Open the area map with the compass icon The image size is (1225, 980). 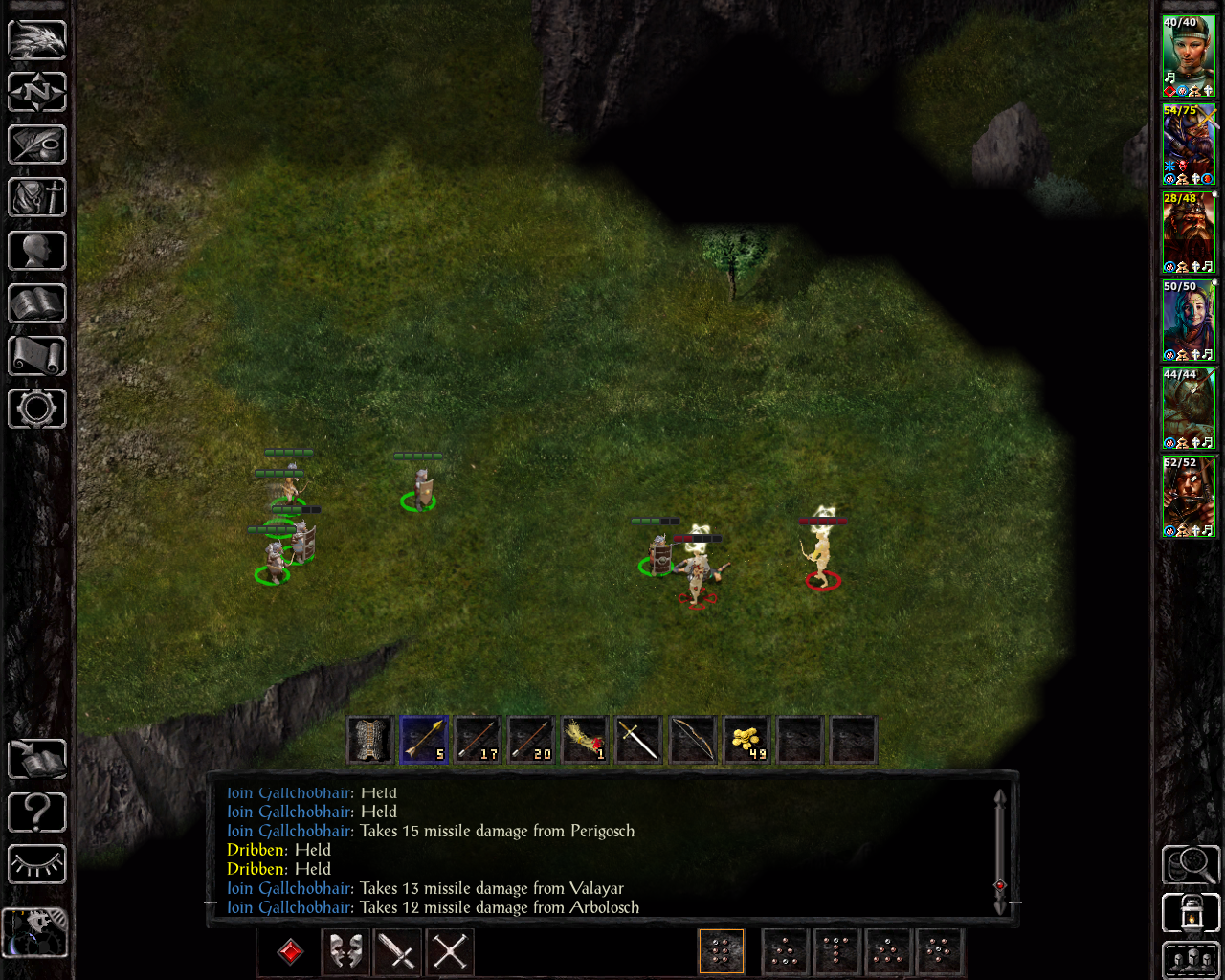(37, 93)
